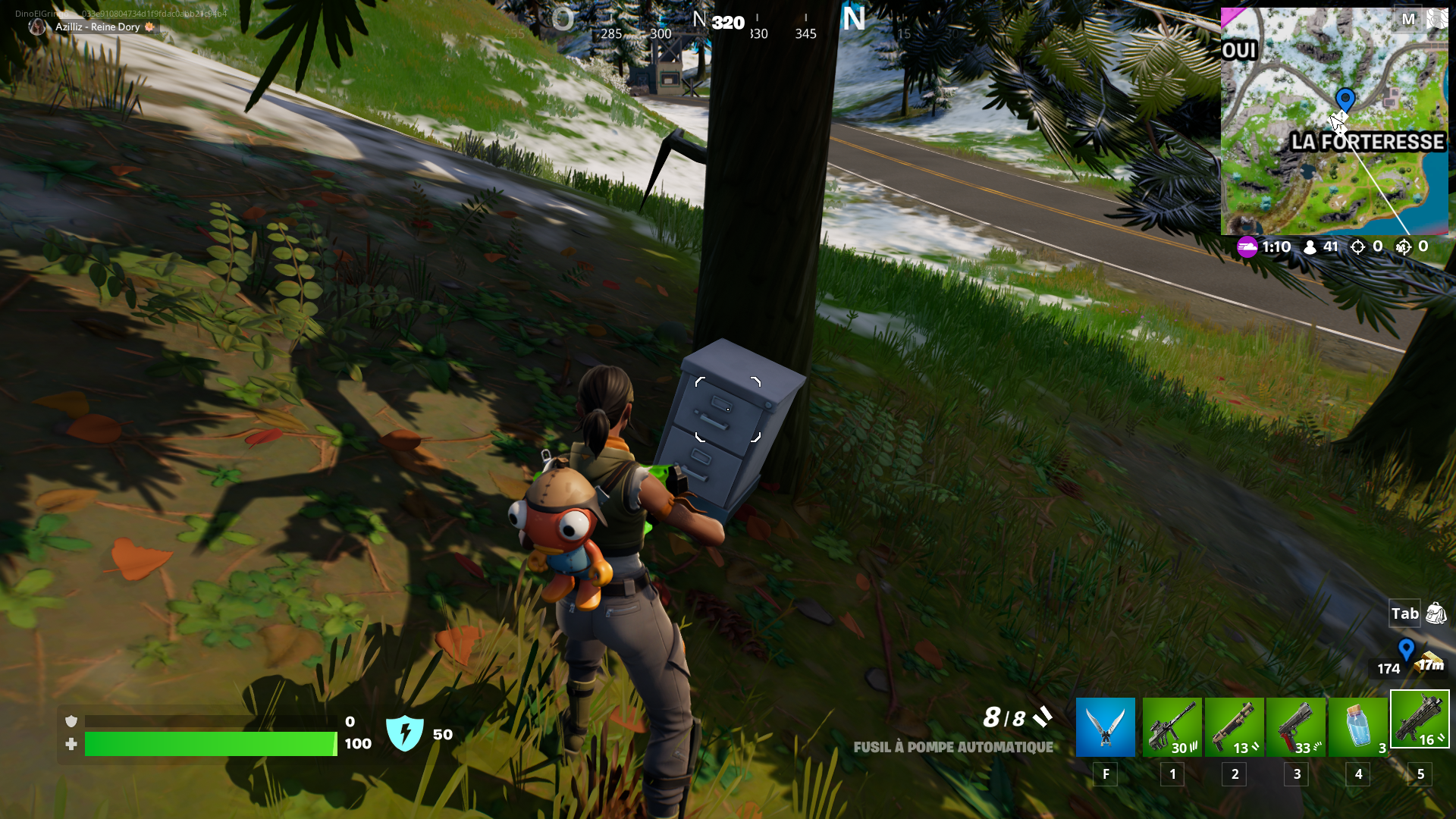Screen dimensions: 1456x819
Task: Click the blue waypoint pin on the minimap
Action: (1345, 97)
